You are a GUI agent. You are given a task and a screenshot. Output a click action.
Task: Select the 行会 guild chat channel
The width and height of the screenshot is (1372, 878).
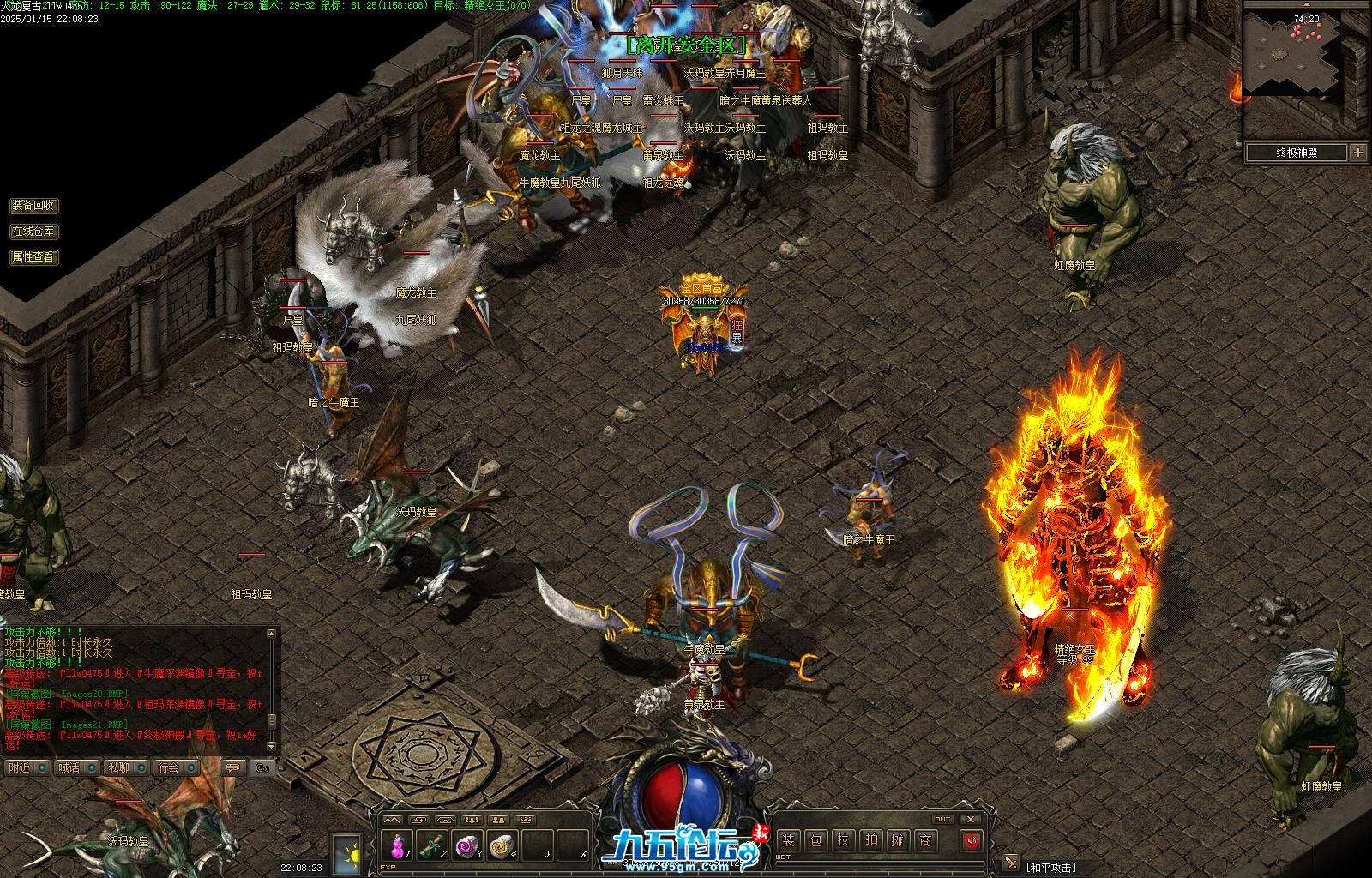pos(169,767)
